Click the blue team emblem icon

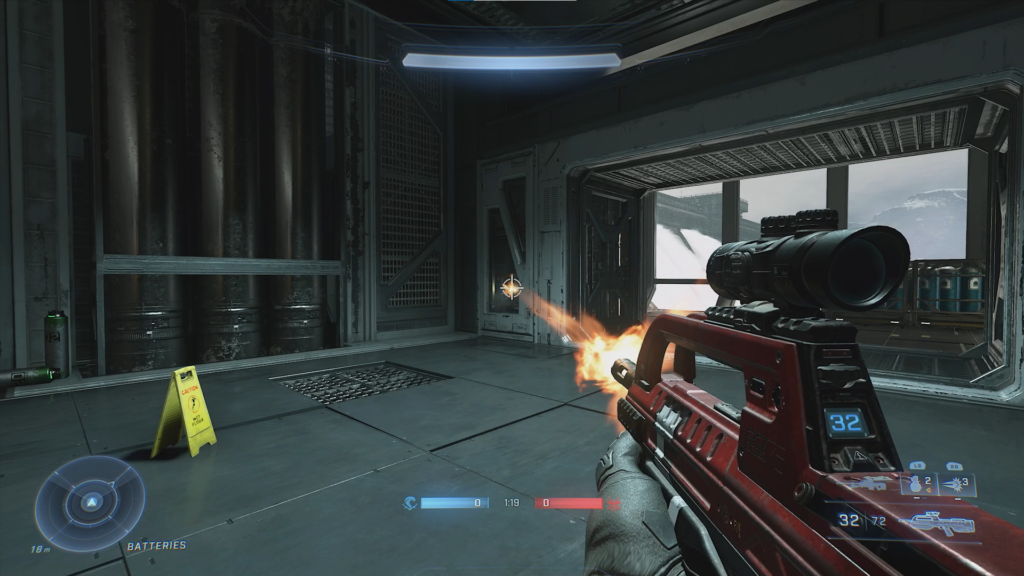coord(410,503)
